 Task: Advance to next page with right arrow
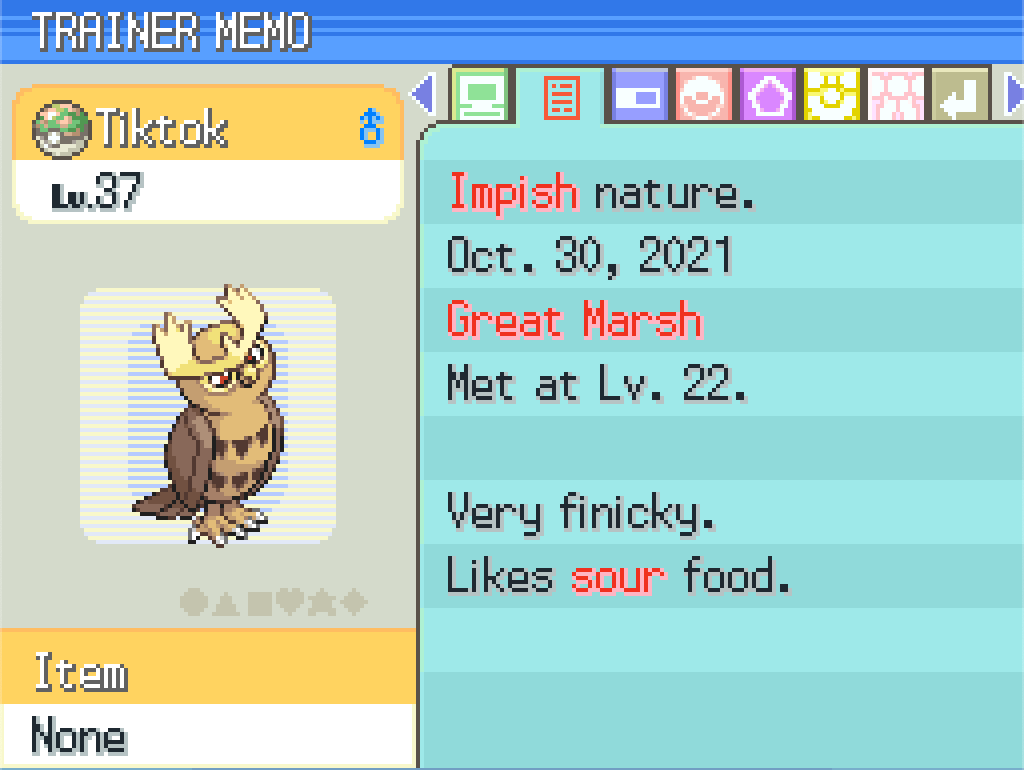(1012, 96)
